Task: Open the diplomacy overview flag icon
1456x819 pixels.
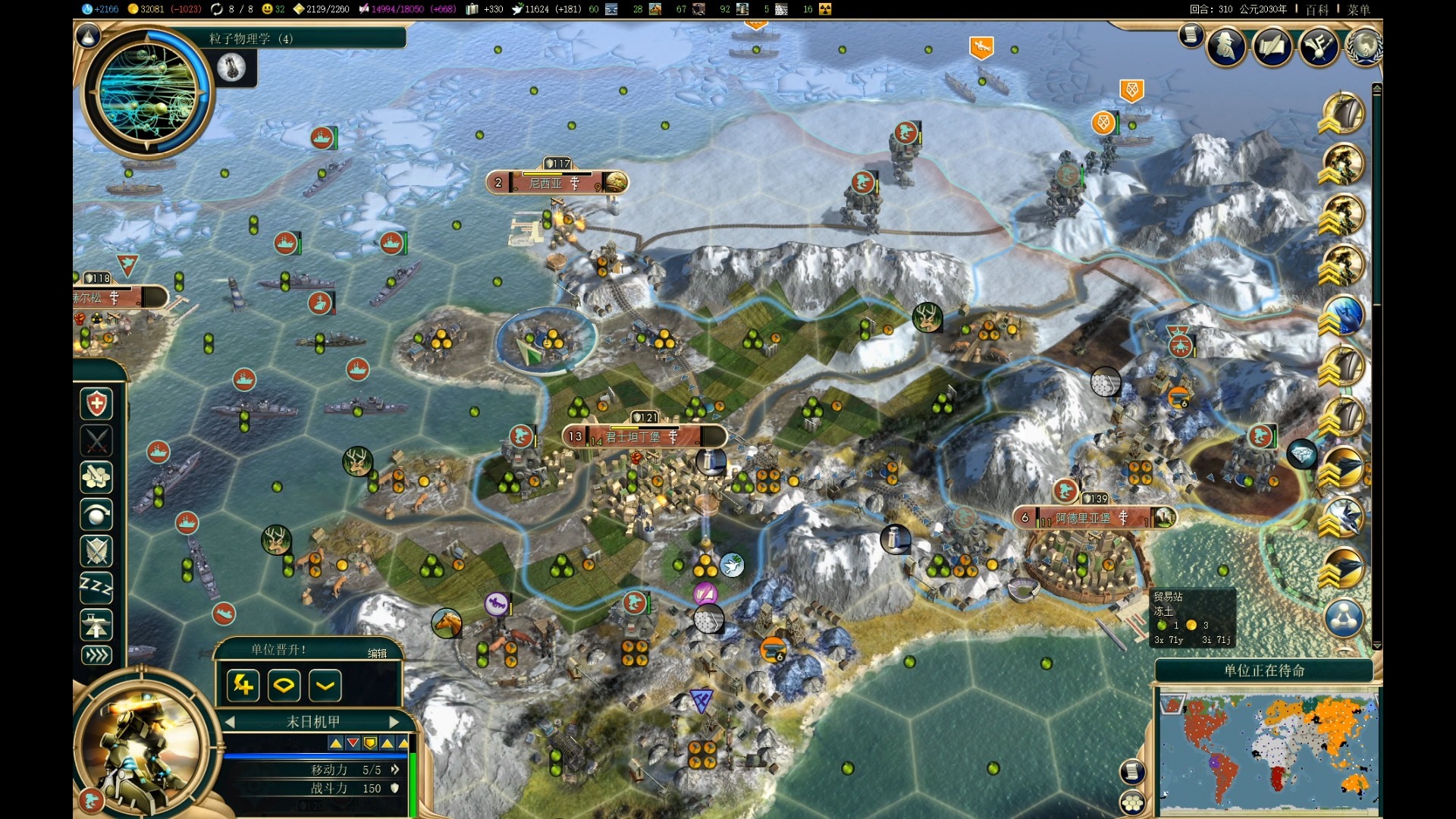Action: 1319,47
